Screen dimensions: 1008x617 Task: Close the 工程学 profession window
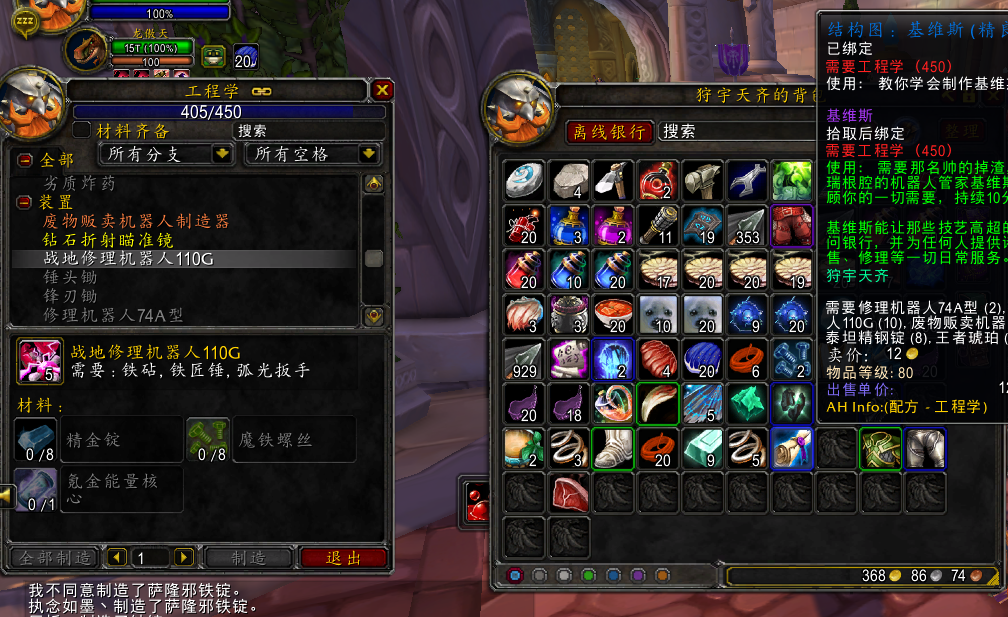click(x=382, y=90)
